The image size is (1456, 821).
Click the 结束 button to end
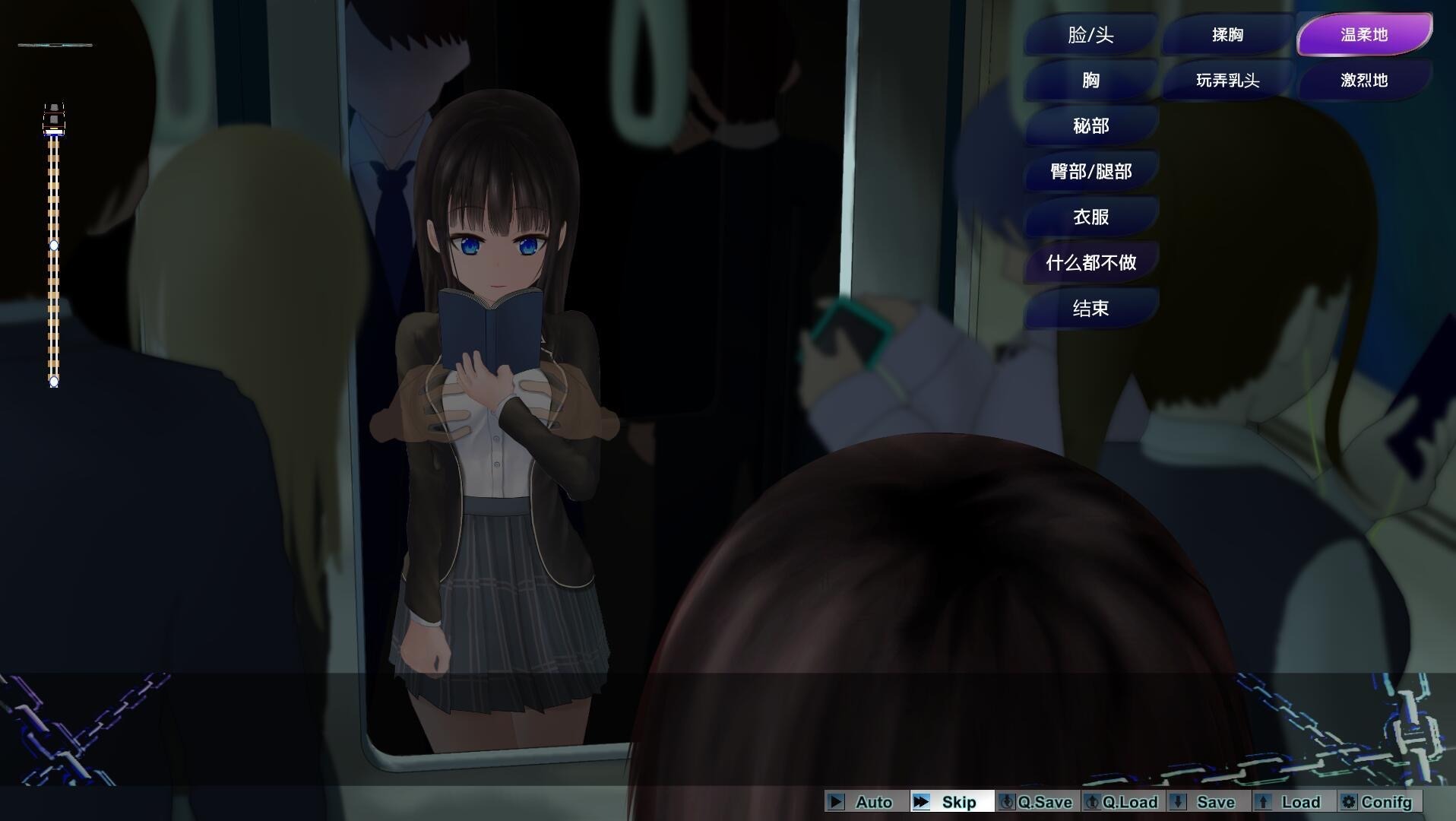click(1090, 309)
